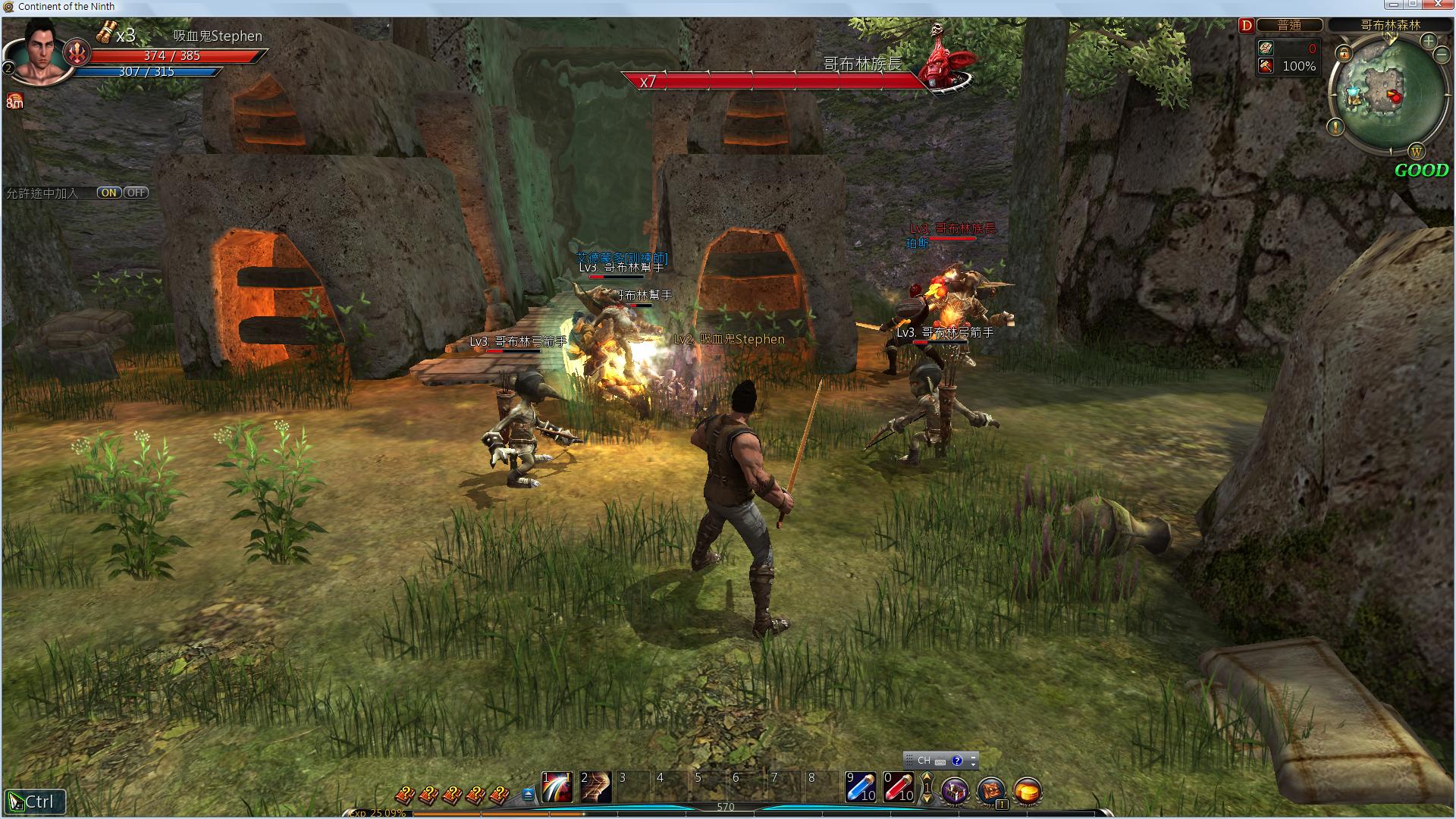Open the gold coins shop icon

pos(1027,791)
